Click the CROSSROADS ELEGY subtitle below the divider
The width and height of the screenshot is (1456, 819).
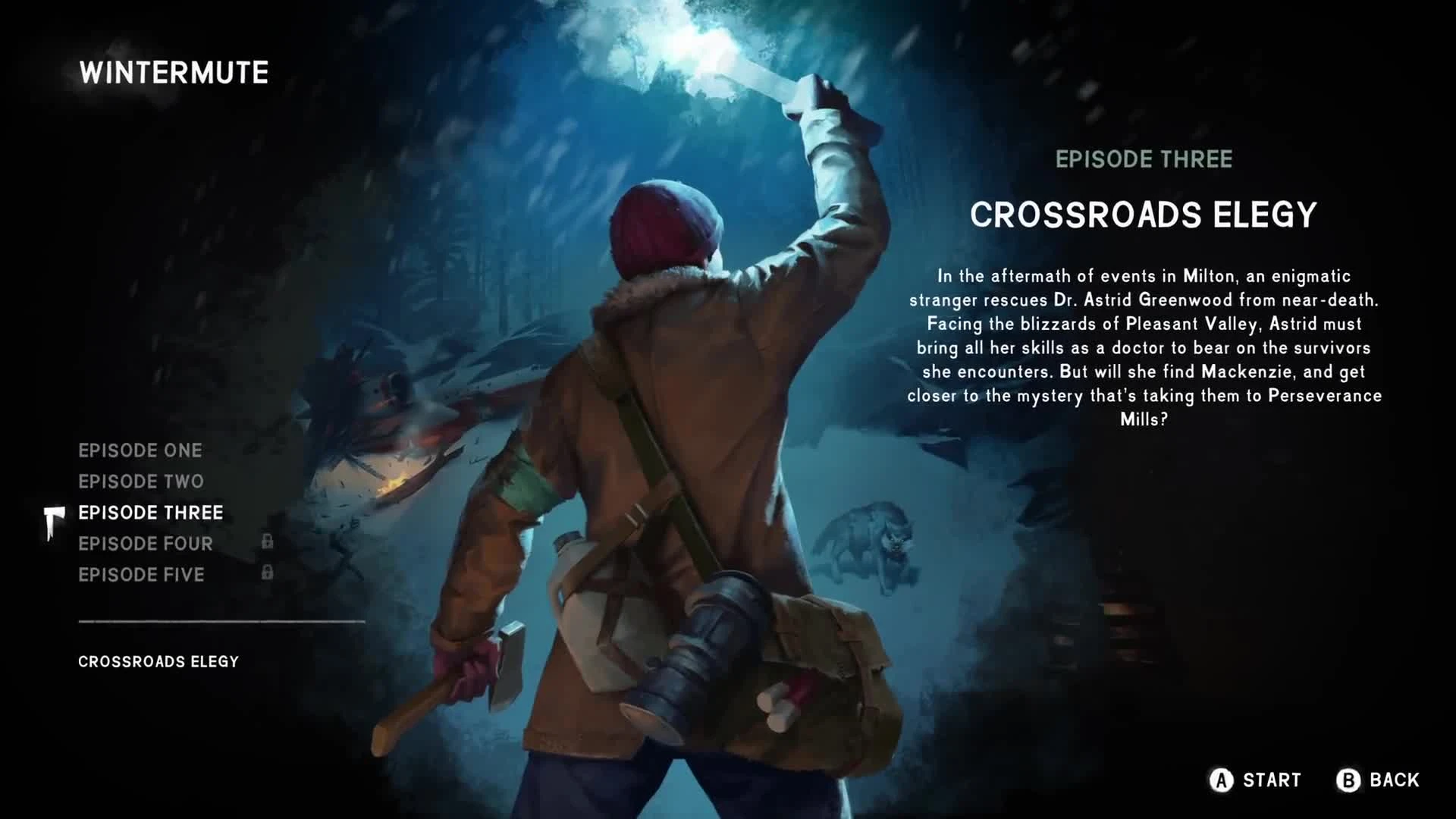coord(157,661)
